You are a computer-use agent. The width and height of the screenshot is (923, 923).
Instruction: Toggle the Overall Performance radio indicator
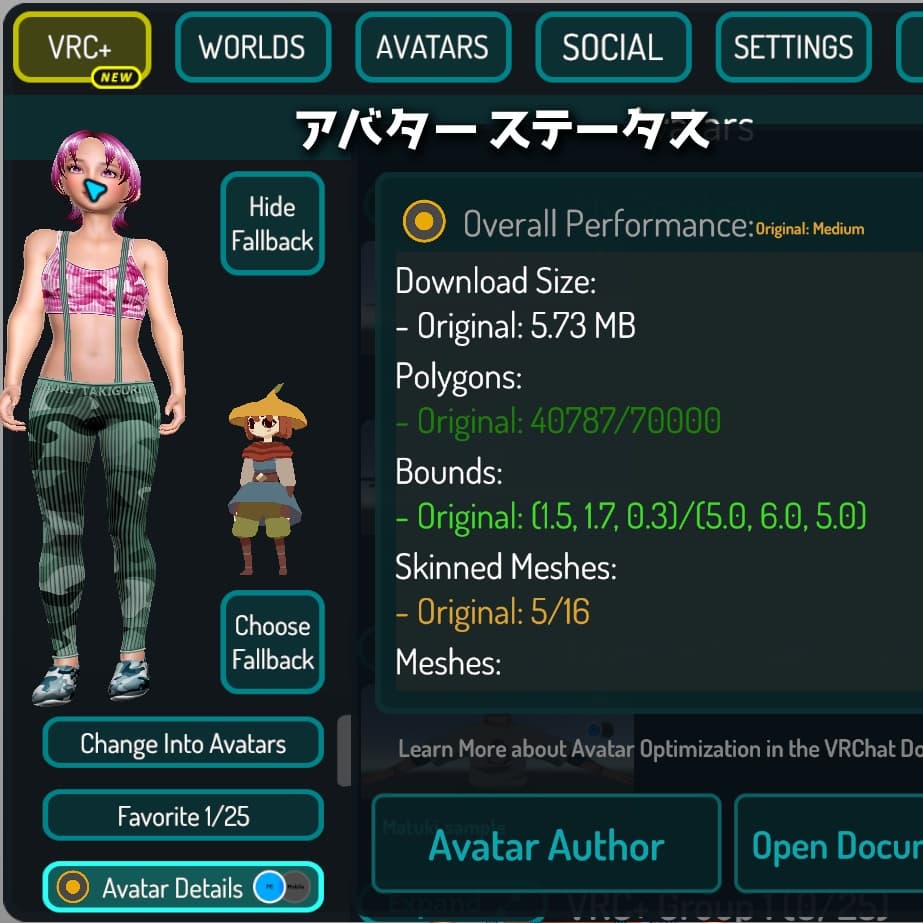[x=423, y=222]
